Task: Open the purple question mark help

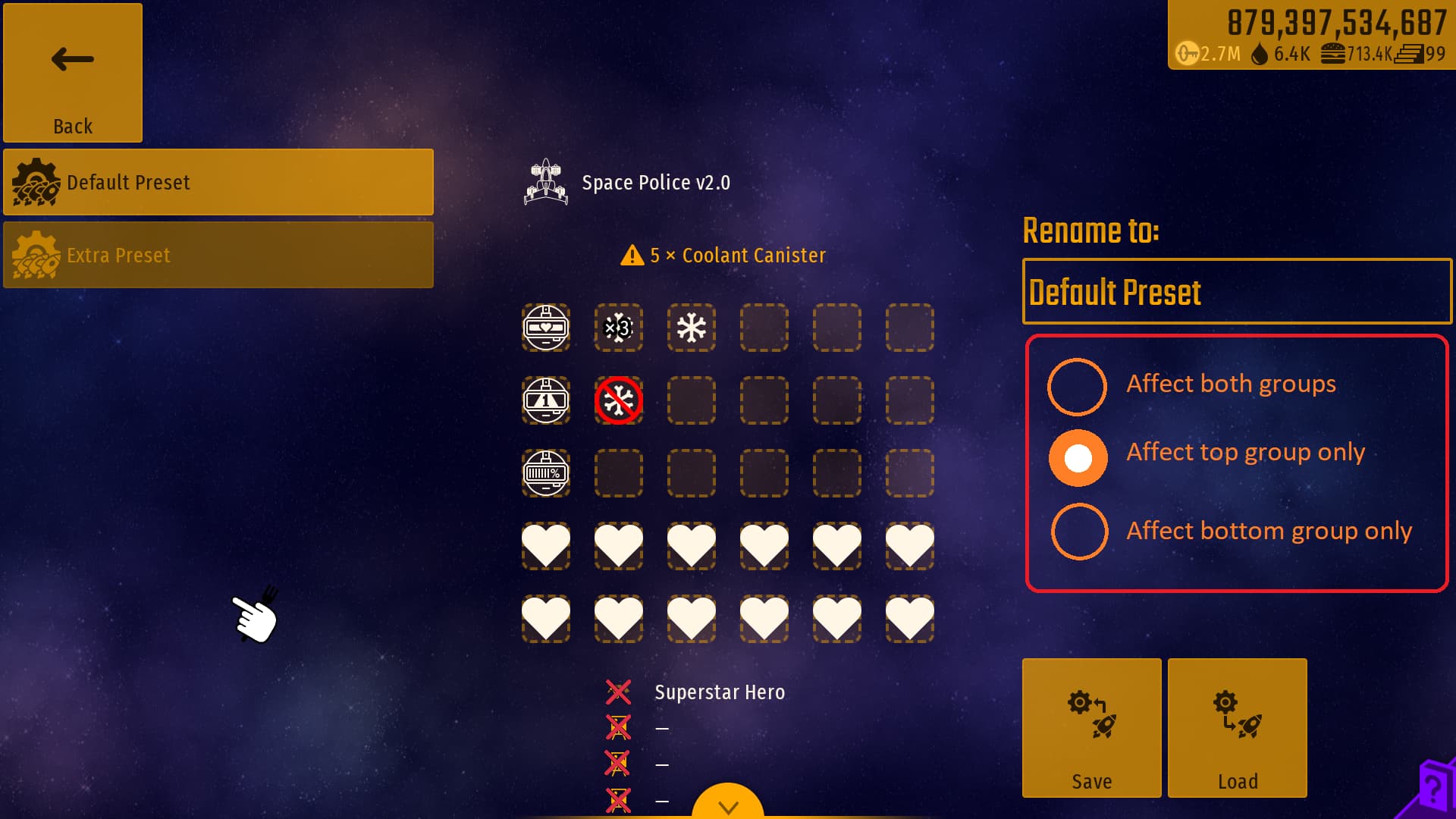Action: pos(1432,789)
